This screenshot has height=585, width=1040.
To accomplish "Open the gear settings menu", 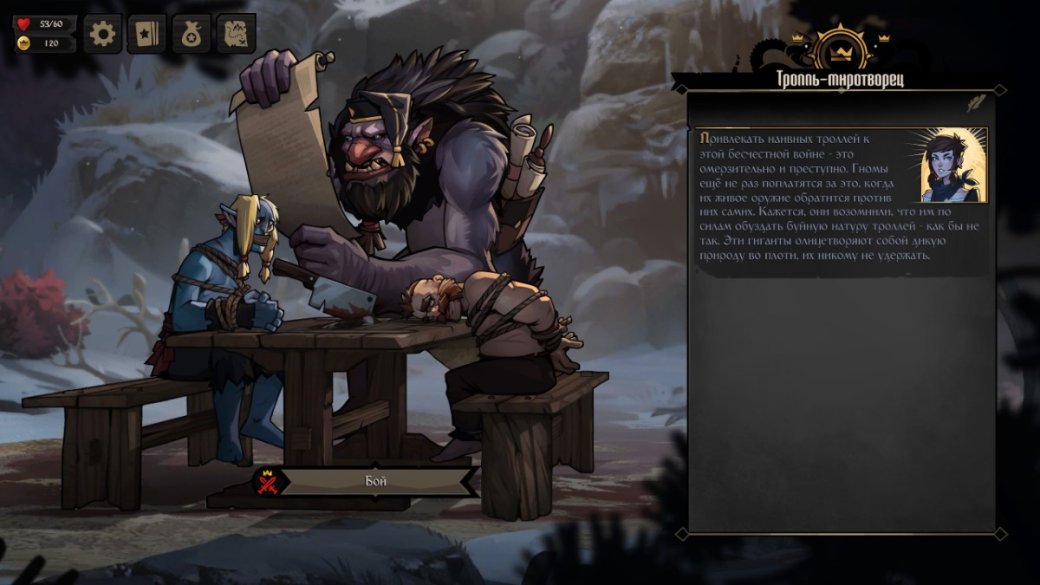I will [102, 35].
